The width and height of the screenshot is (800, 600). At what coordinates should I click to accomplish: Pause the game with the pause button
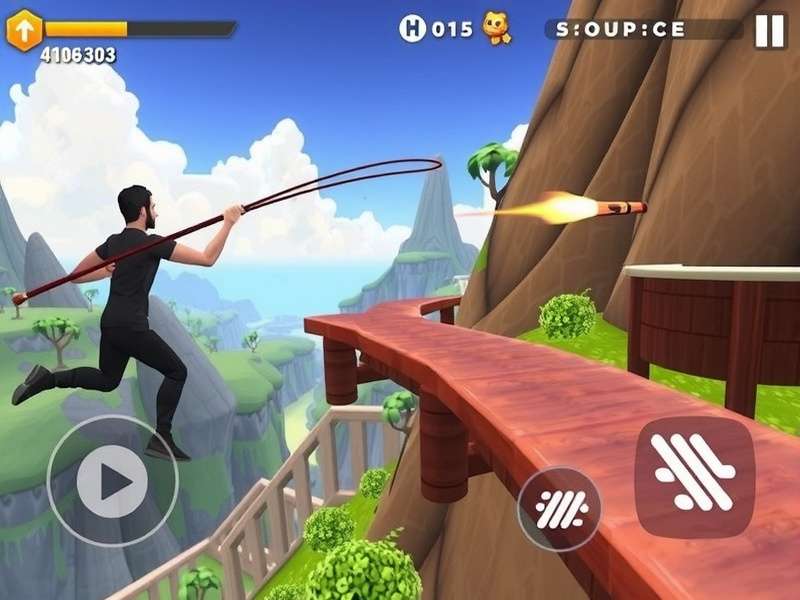click(770, 30)
